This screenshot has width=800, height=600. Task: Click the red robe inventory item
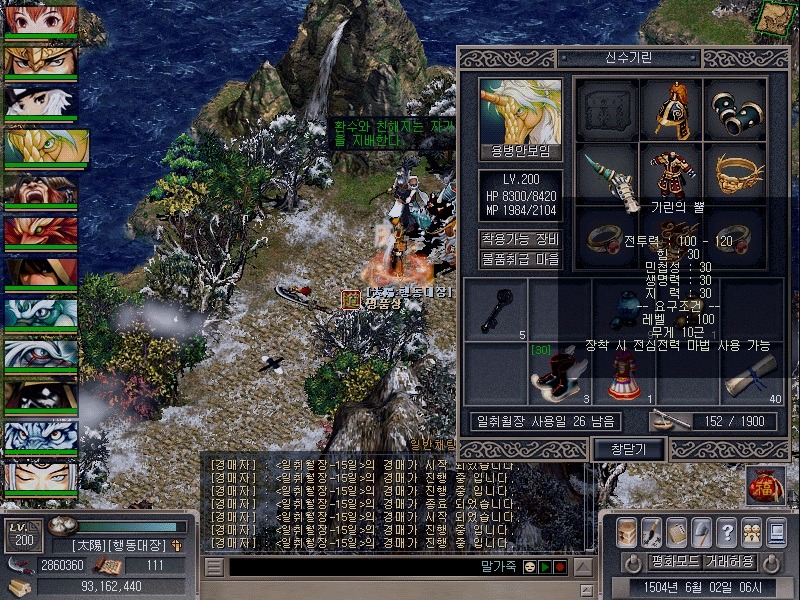point(624,373)
